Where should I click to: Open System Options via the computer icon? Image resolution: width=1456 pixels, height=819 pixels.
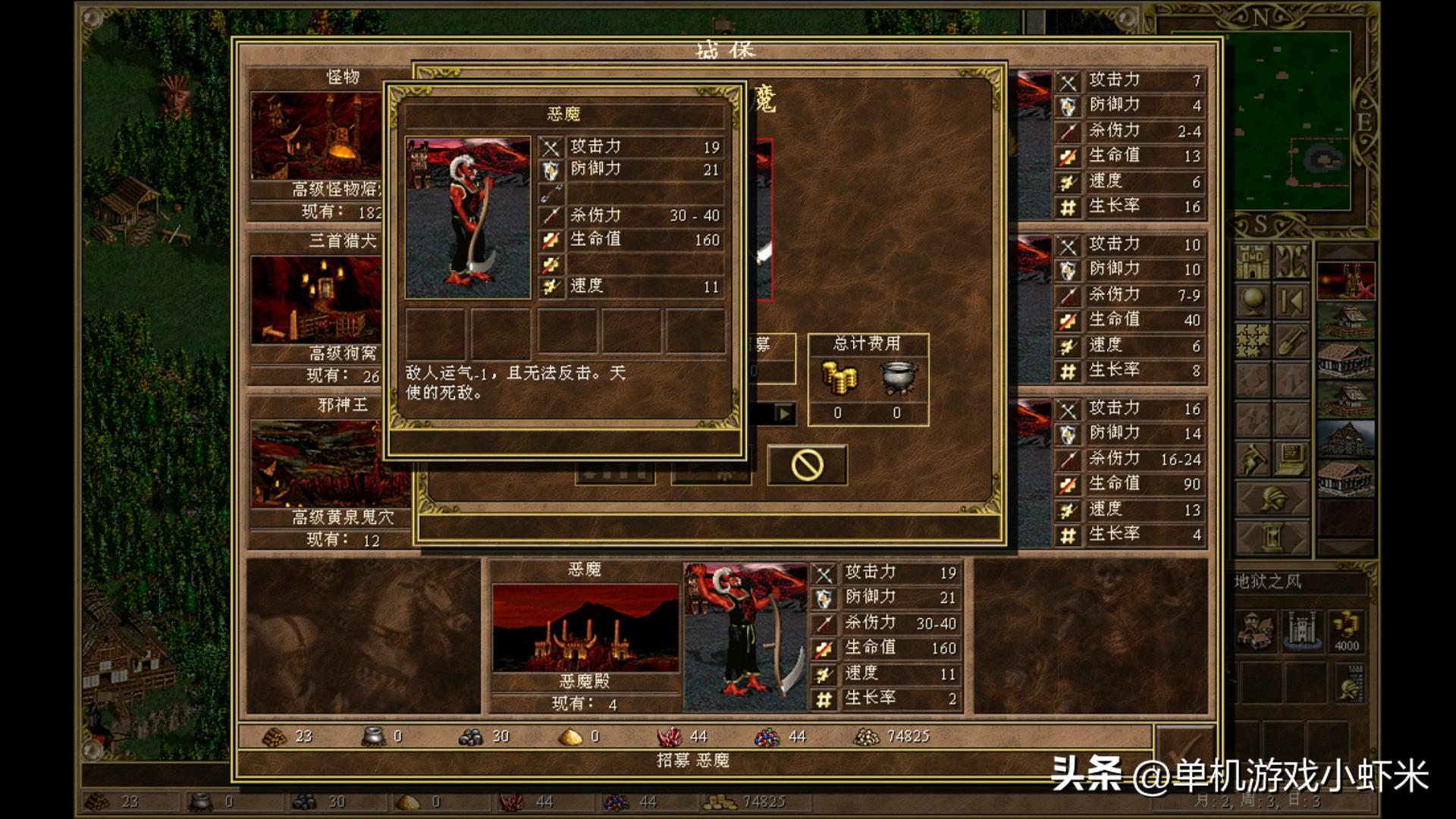point(1291,459)
